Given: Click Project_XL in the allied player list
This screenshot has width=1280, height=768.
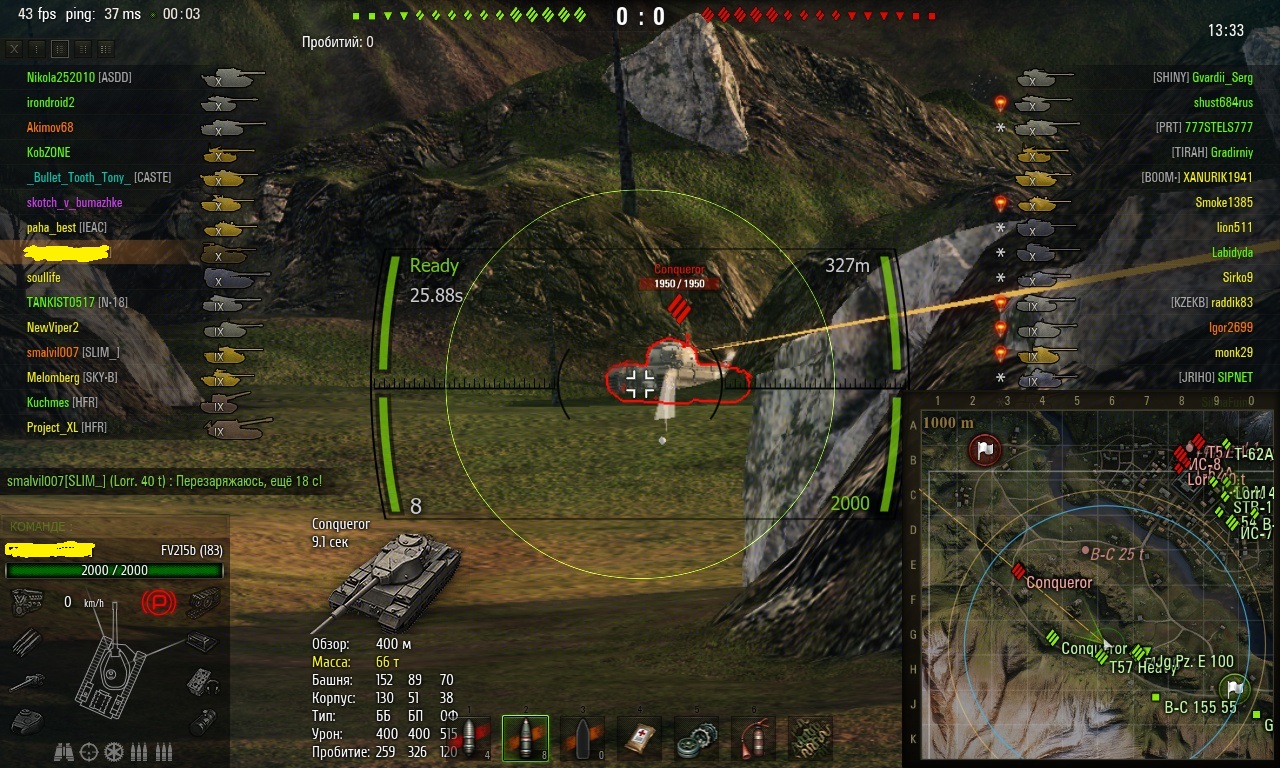Looking at the screenshot, I should coord(54,428).
